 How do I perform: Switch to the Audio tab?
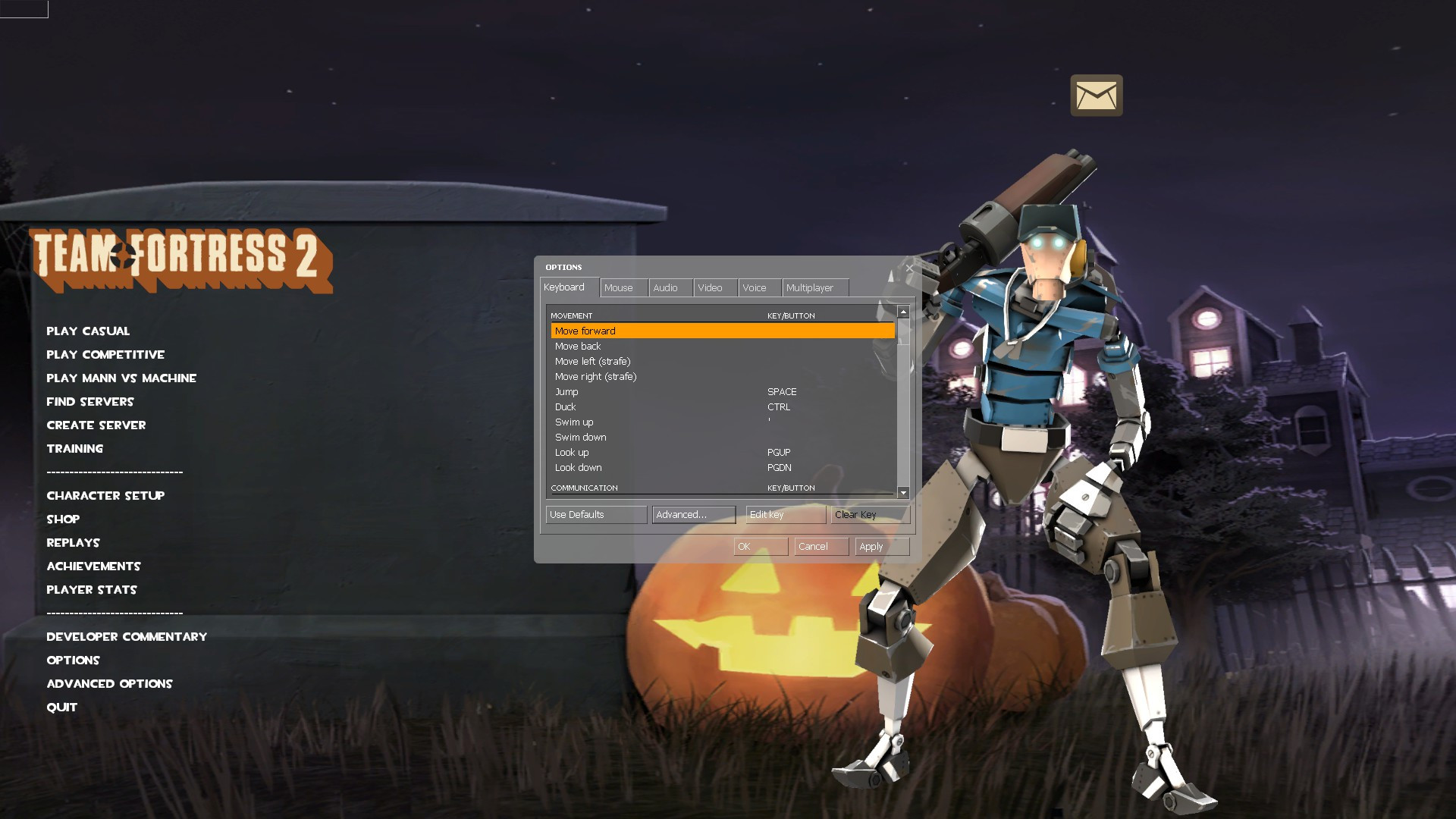coord(668,287)
